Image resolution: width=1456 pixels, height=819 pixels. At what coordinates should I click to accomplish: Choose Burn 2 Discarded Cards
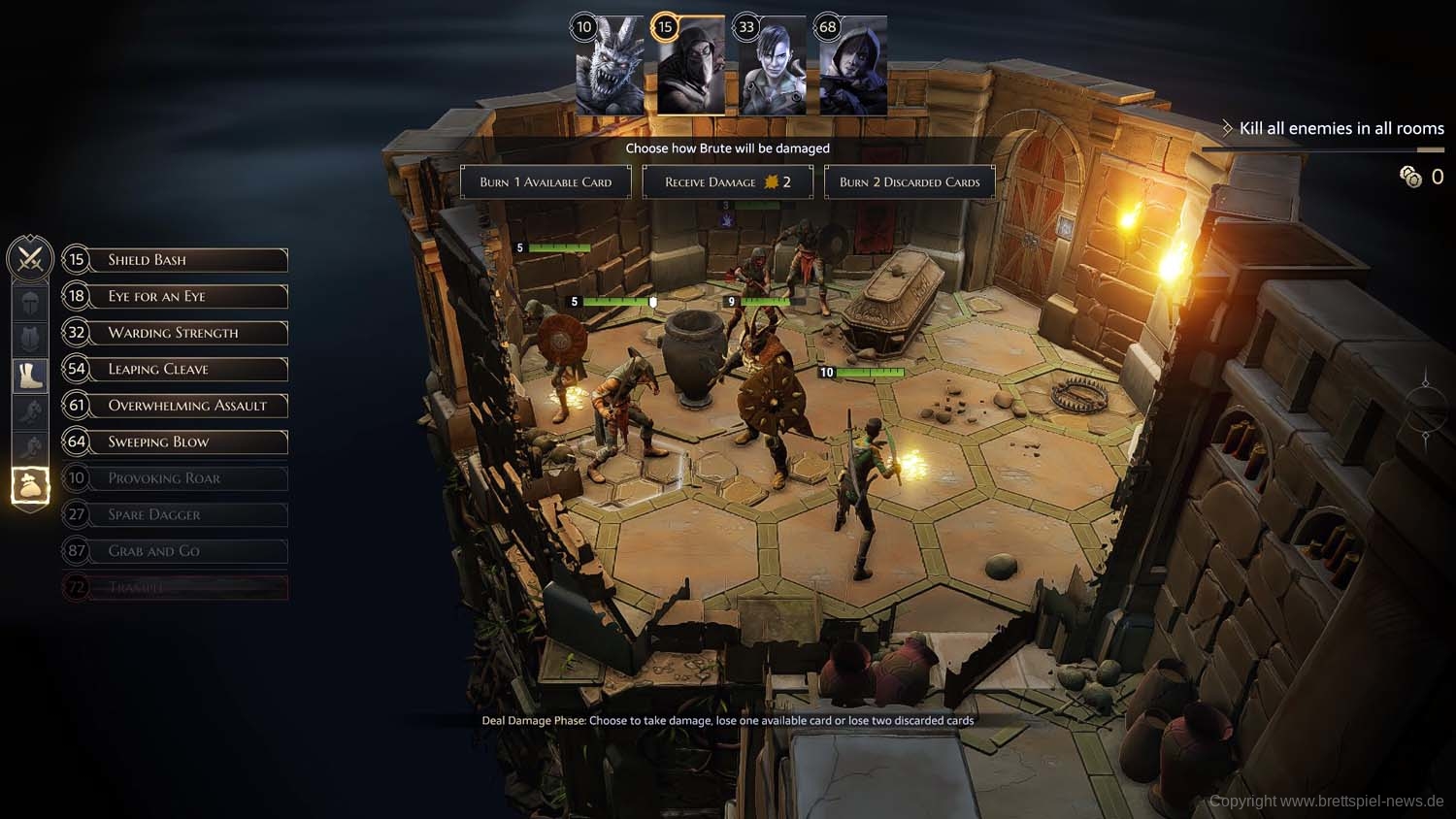click(x=910, y=182)
